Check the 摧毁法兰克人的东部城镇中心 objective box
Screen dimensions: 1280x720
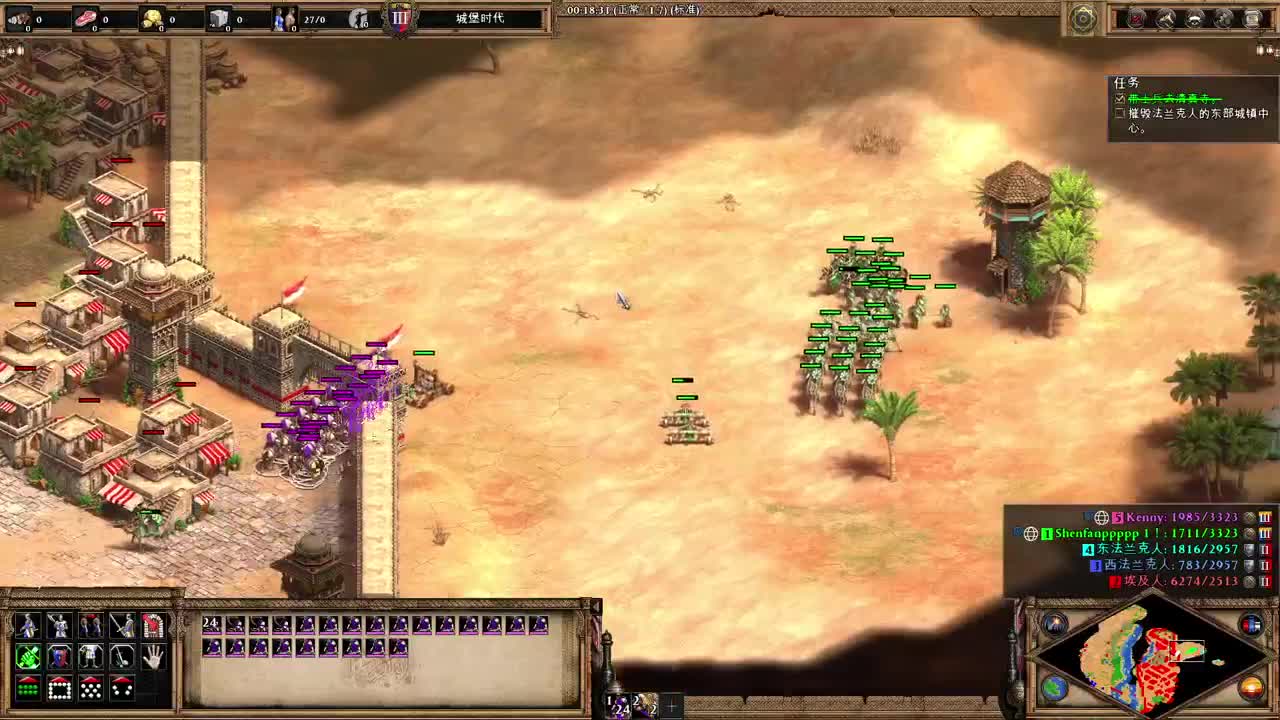tap(1119, 115)
